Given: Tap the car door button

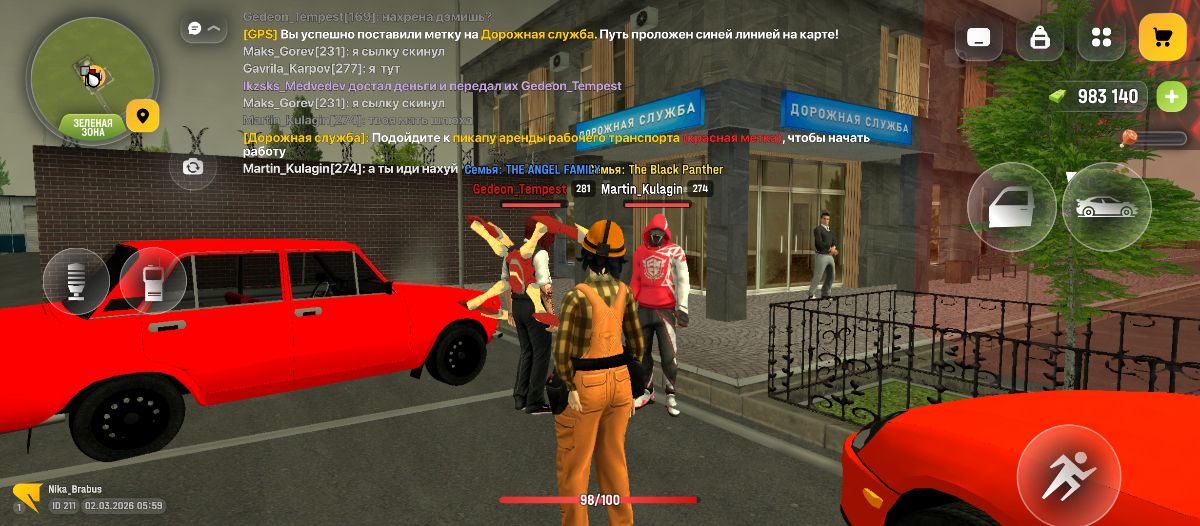Looking at the screenshot, I should tap(1011, 207).
